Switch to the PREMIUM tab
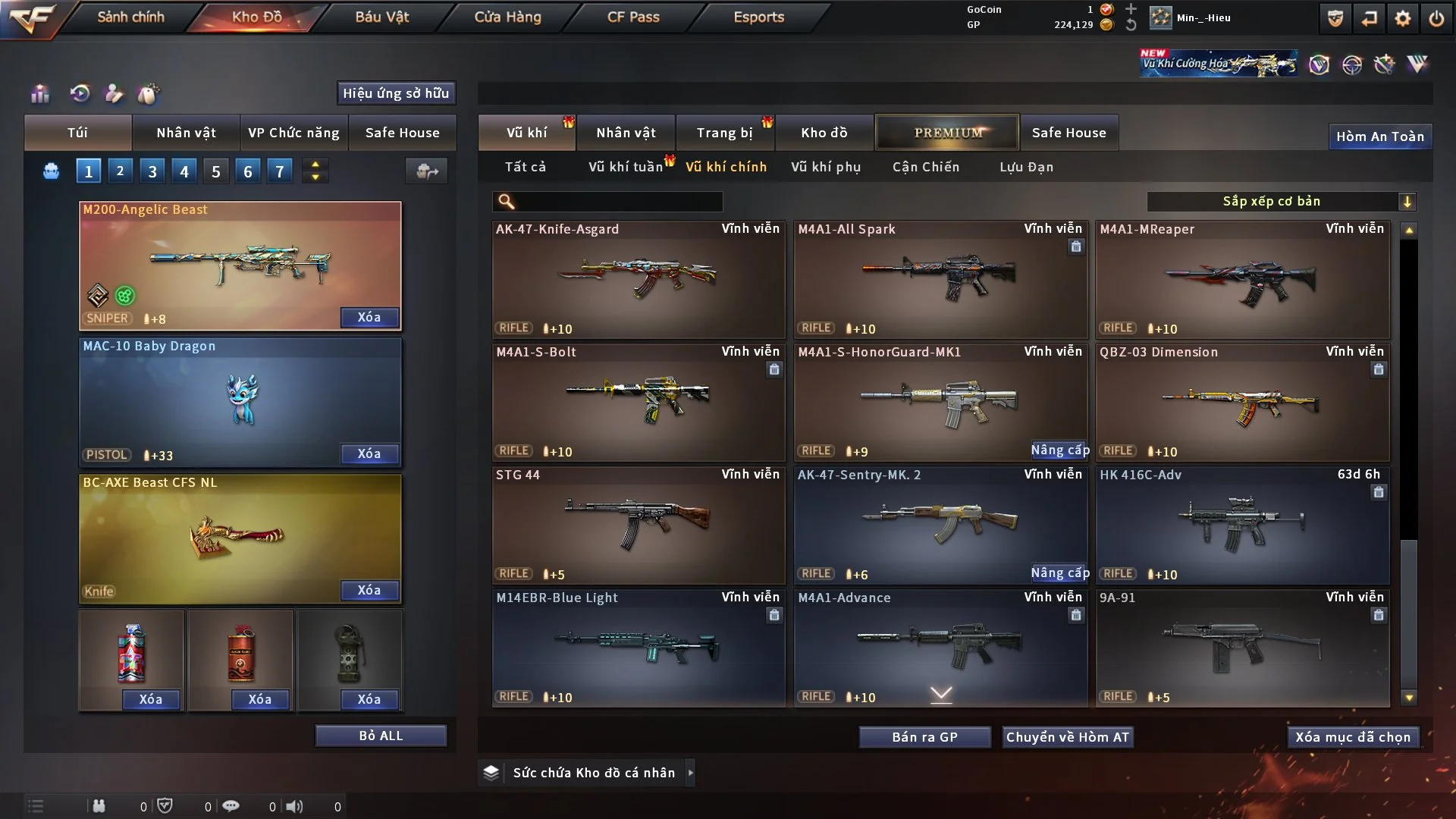 947,133
